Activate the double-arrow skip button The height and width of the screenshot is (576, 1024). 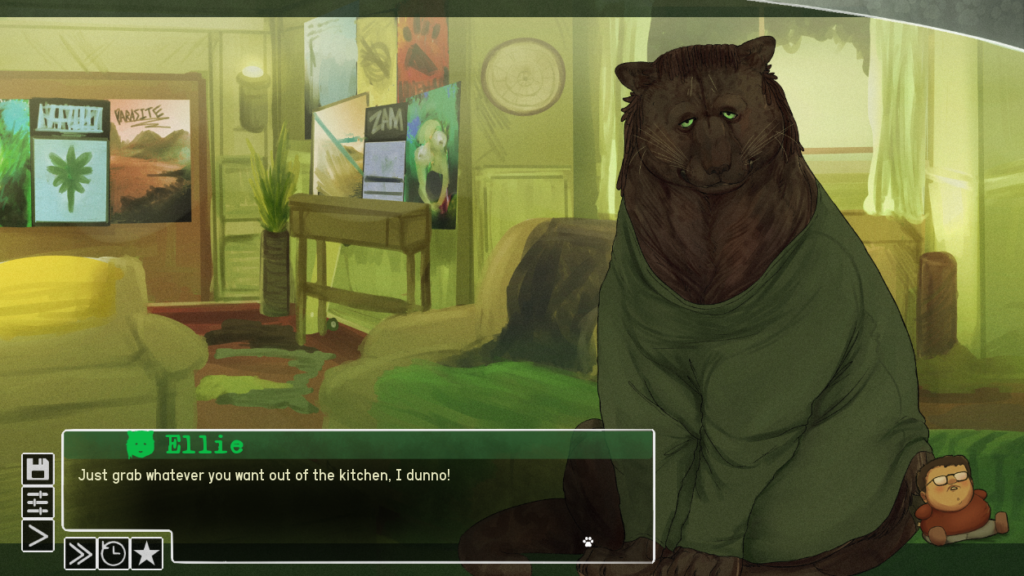[x=80, y=552]
